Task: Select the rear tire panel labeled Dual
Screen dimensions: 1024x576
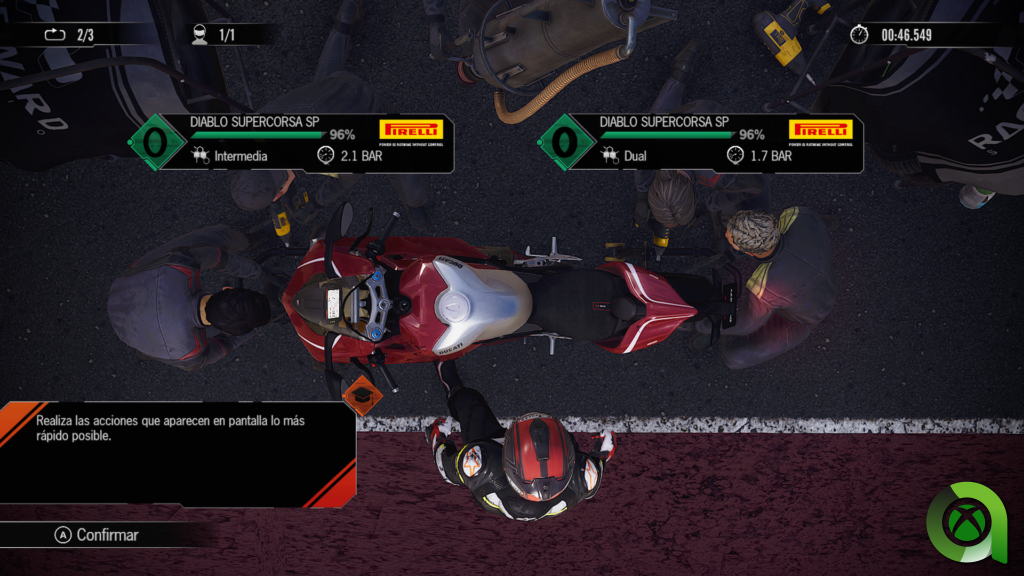Action: coord(704,143)
